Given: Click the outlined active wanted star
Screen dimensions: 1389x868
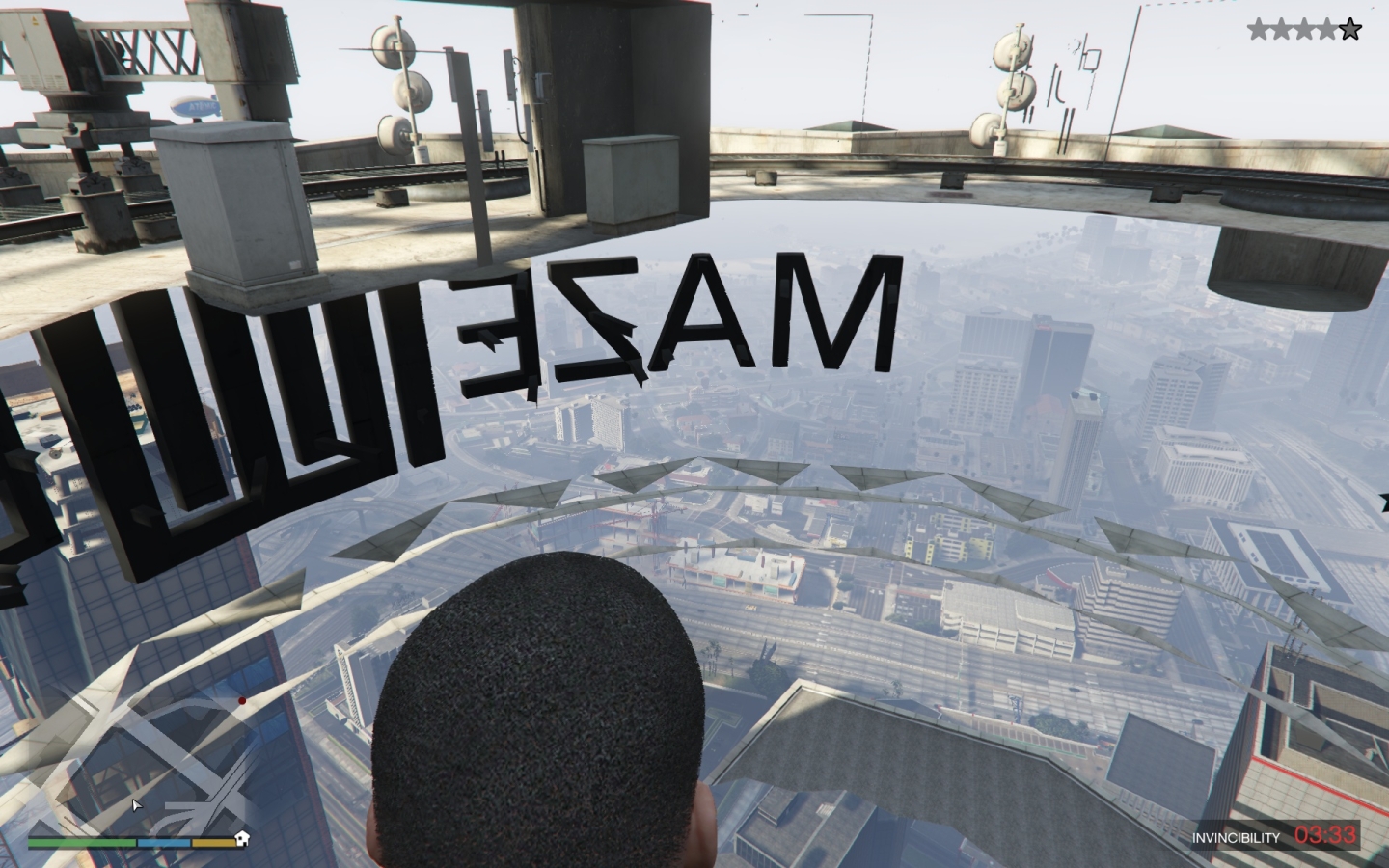Looking at the screenshot, I should (x=1350, y=28).
